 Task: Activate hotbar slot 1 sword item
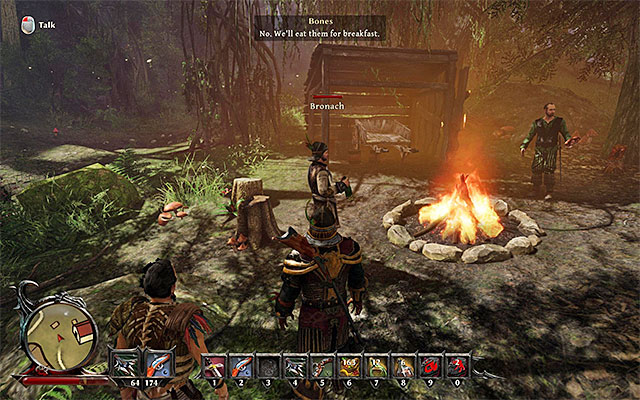(213, 366)
